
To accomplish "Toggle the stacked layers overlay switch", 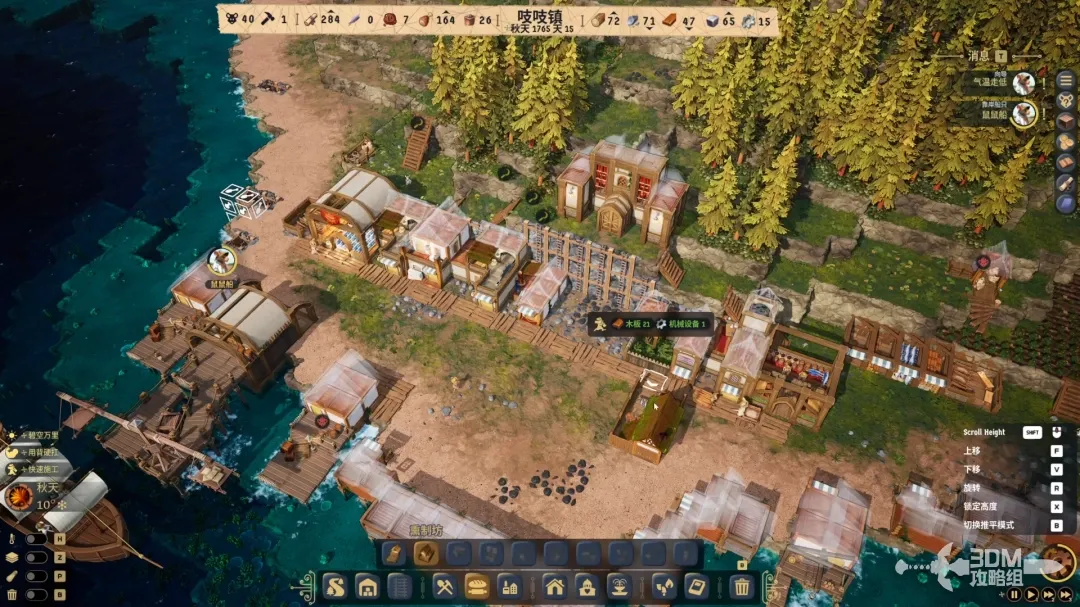I will 36,558.
